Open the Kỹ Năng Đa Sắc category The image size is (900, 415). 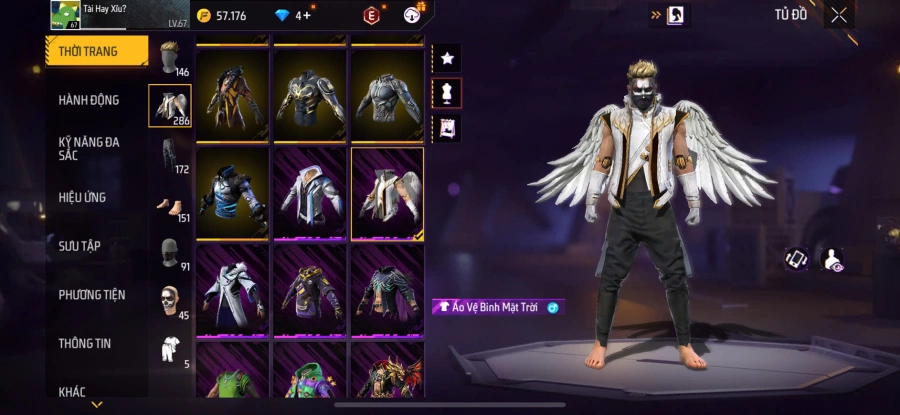(89, 148)
